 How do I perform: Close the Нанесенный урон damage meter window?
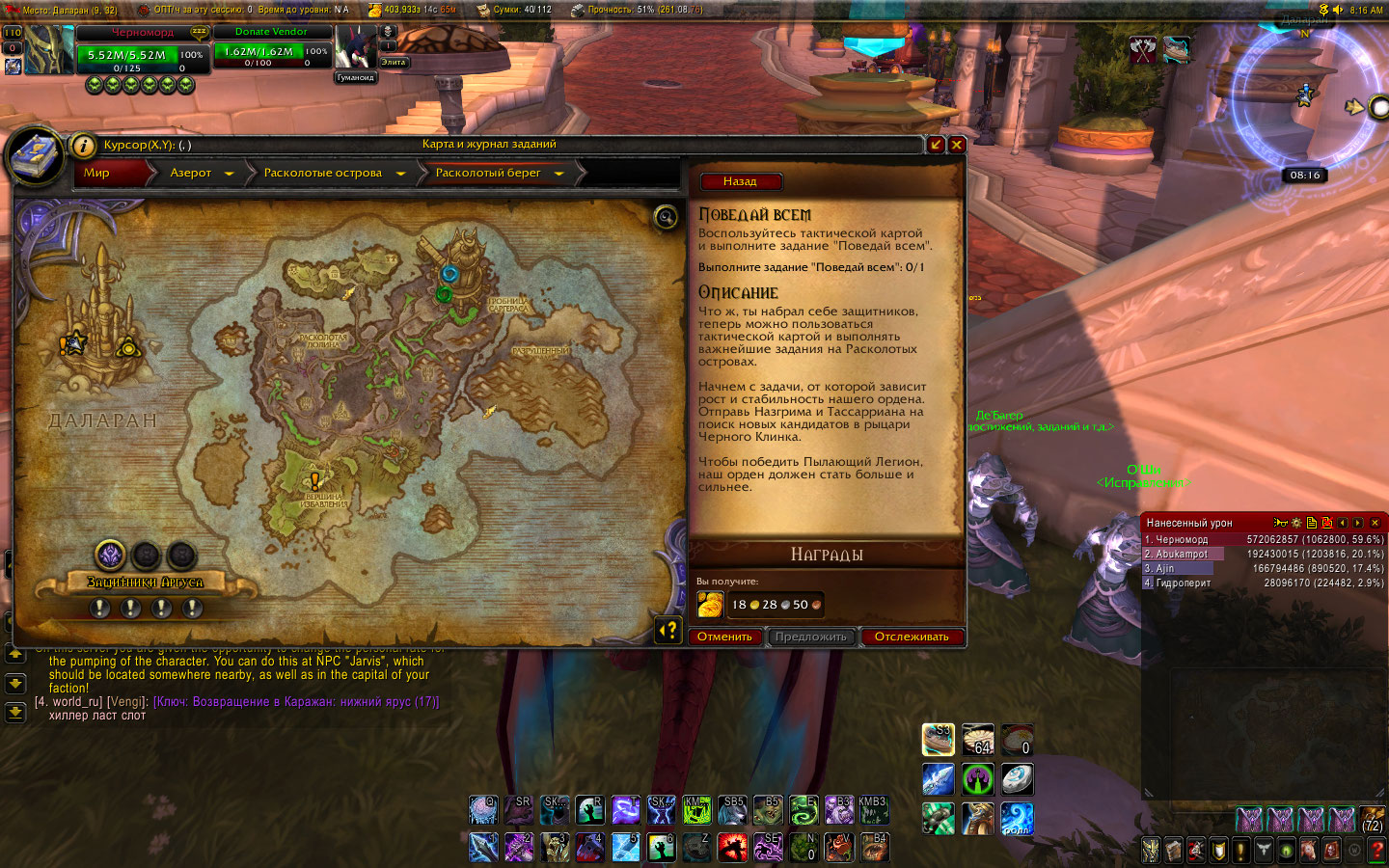1375,523
